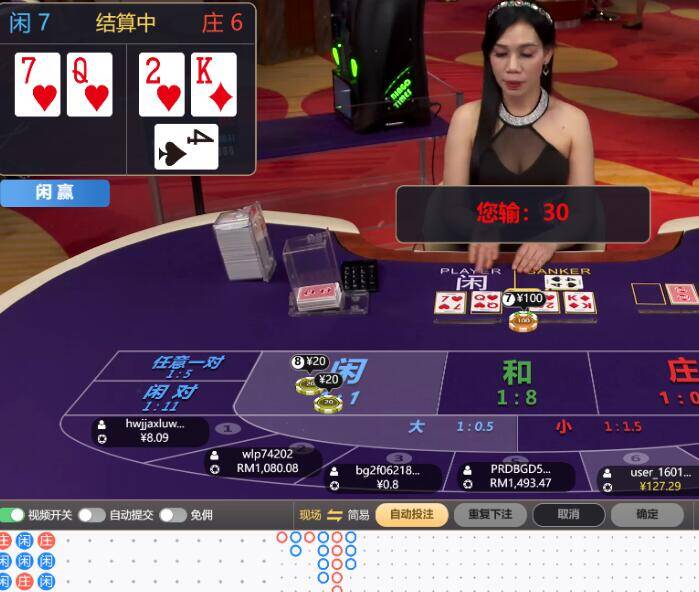Bet on 闲对 (Player pair) 1:11
This screenshot has width=699, height=592.
pyautogui.click(x=172, y=397)
